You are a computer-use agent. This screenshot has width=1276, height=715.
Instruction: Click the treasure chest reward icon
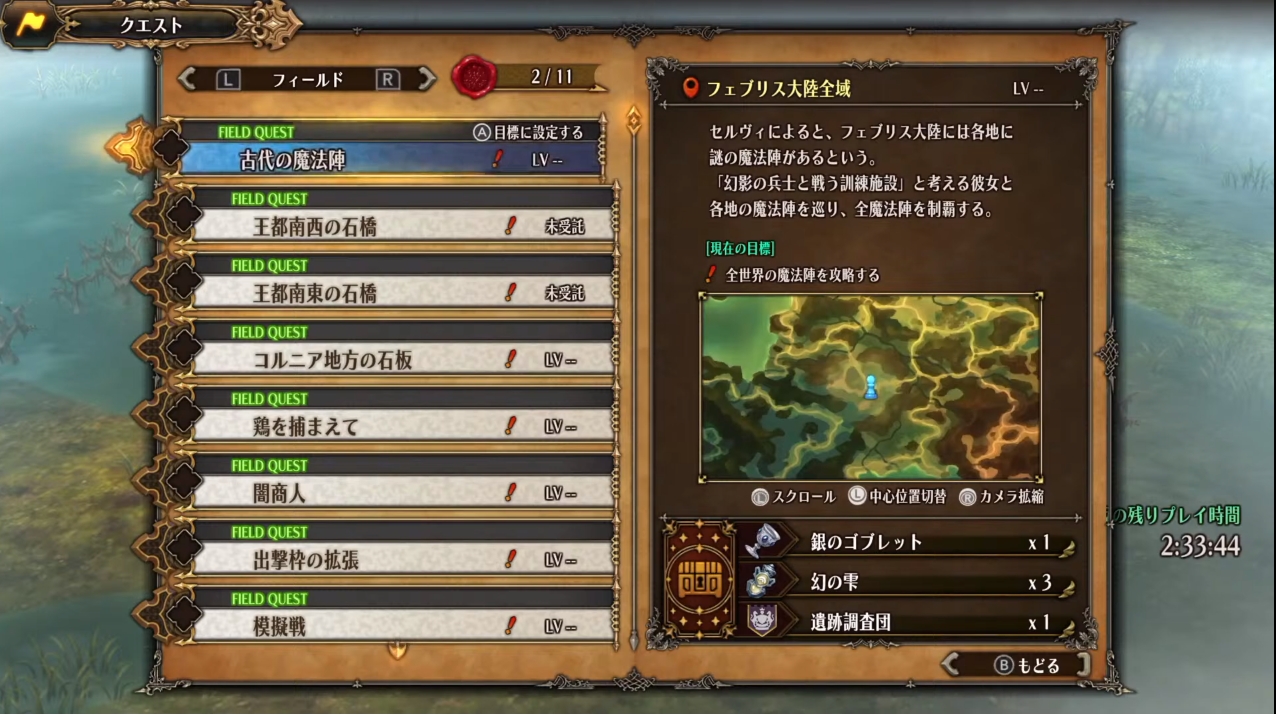tap(699, 580)
